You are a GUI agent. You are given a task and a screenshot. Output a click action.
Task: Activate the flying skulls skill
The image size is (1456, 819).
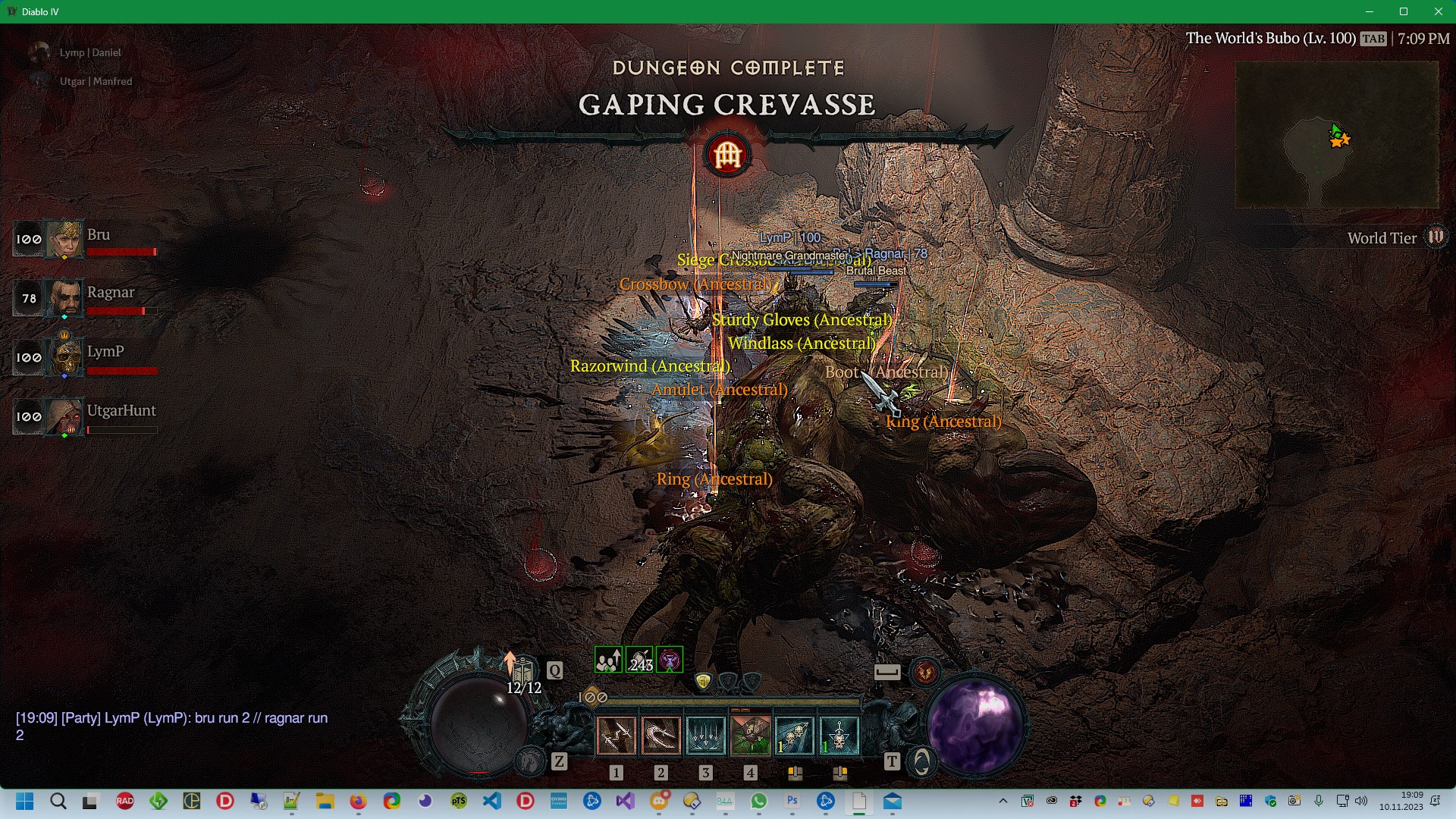tap(795, 735)
